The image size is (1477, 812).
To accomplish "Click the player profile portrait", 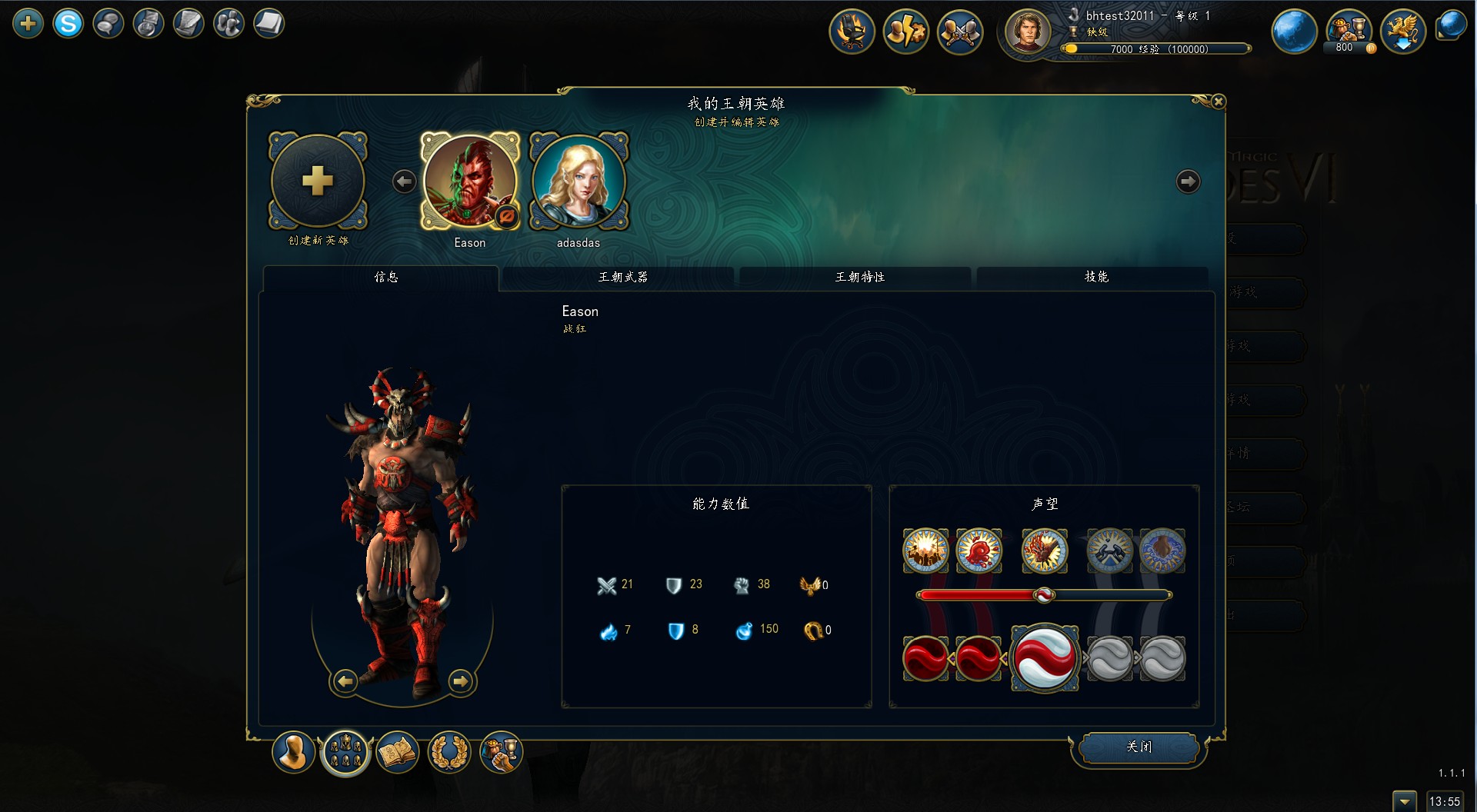I will [x=1028, y=32].
